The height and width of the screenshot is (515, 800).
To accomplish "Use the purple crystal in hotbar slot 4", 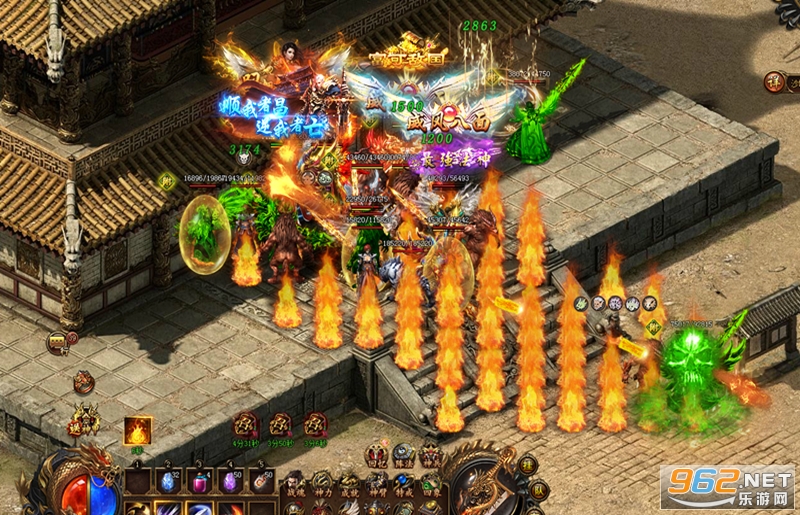I will (x=232, y=481).
